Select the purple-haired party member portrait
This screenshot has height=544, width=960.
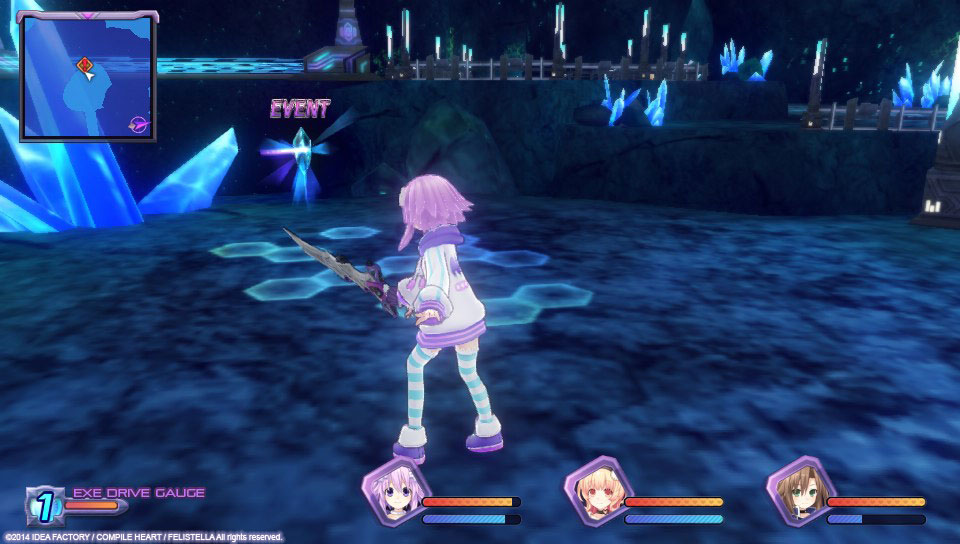pos(390,493)
